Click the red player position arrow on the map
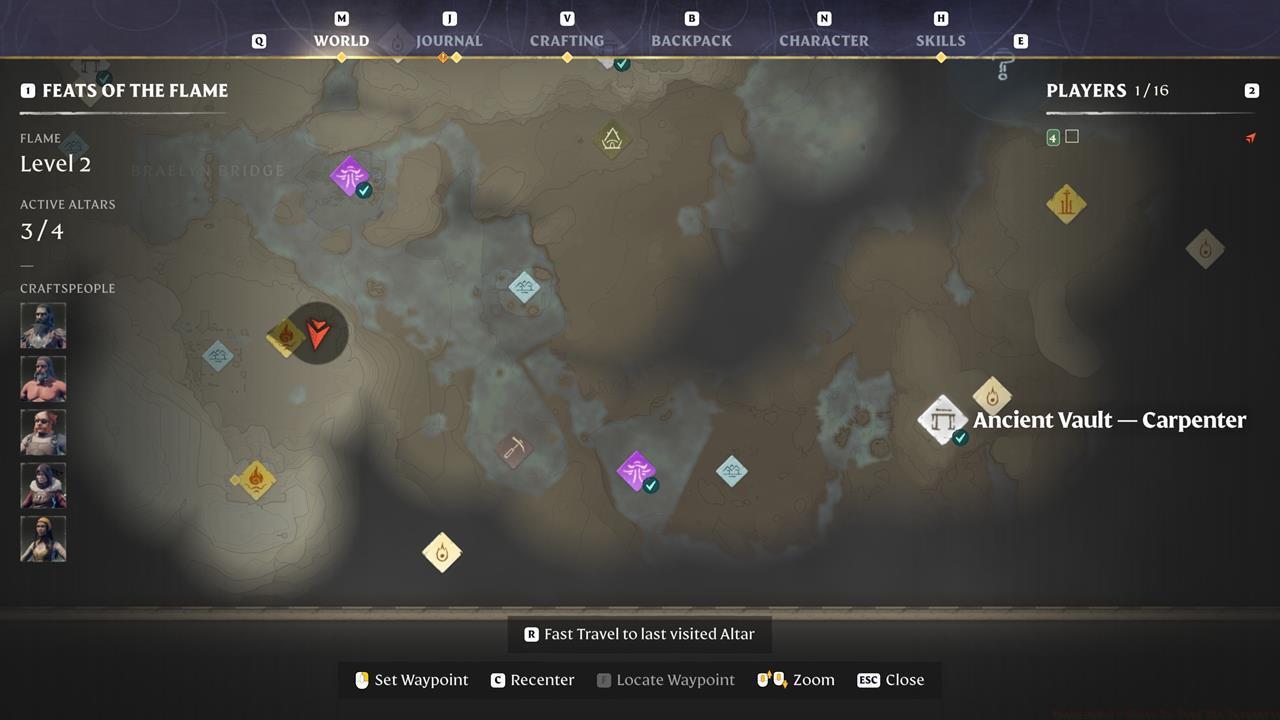1280x720 pixels. click(317, 334)
